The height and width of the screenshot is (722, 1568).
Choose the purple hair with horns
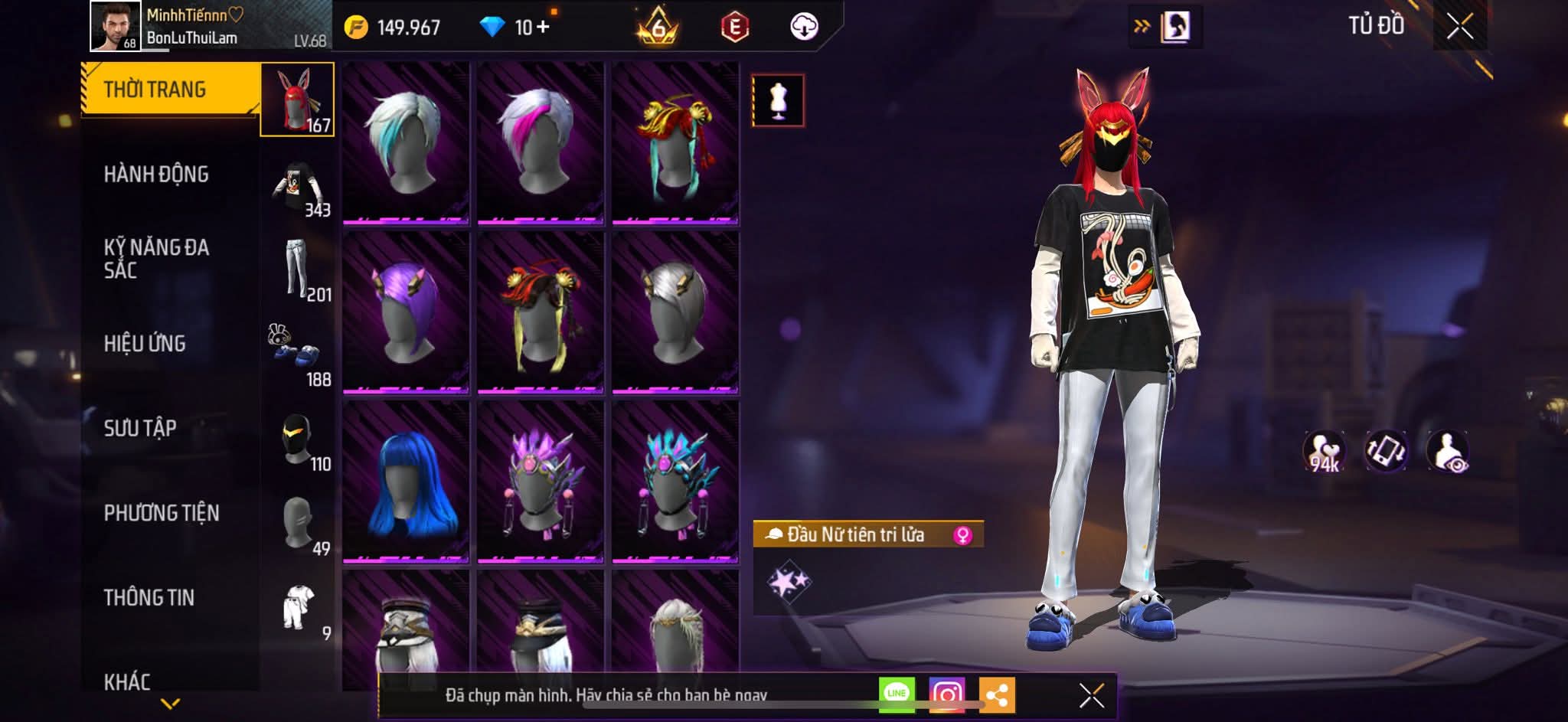[406, 312]
